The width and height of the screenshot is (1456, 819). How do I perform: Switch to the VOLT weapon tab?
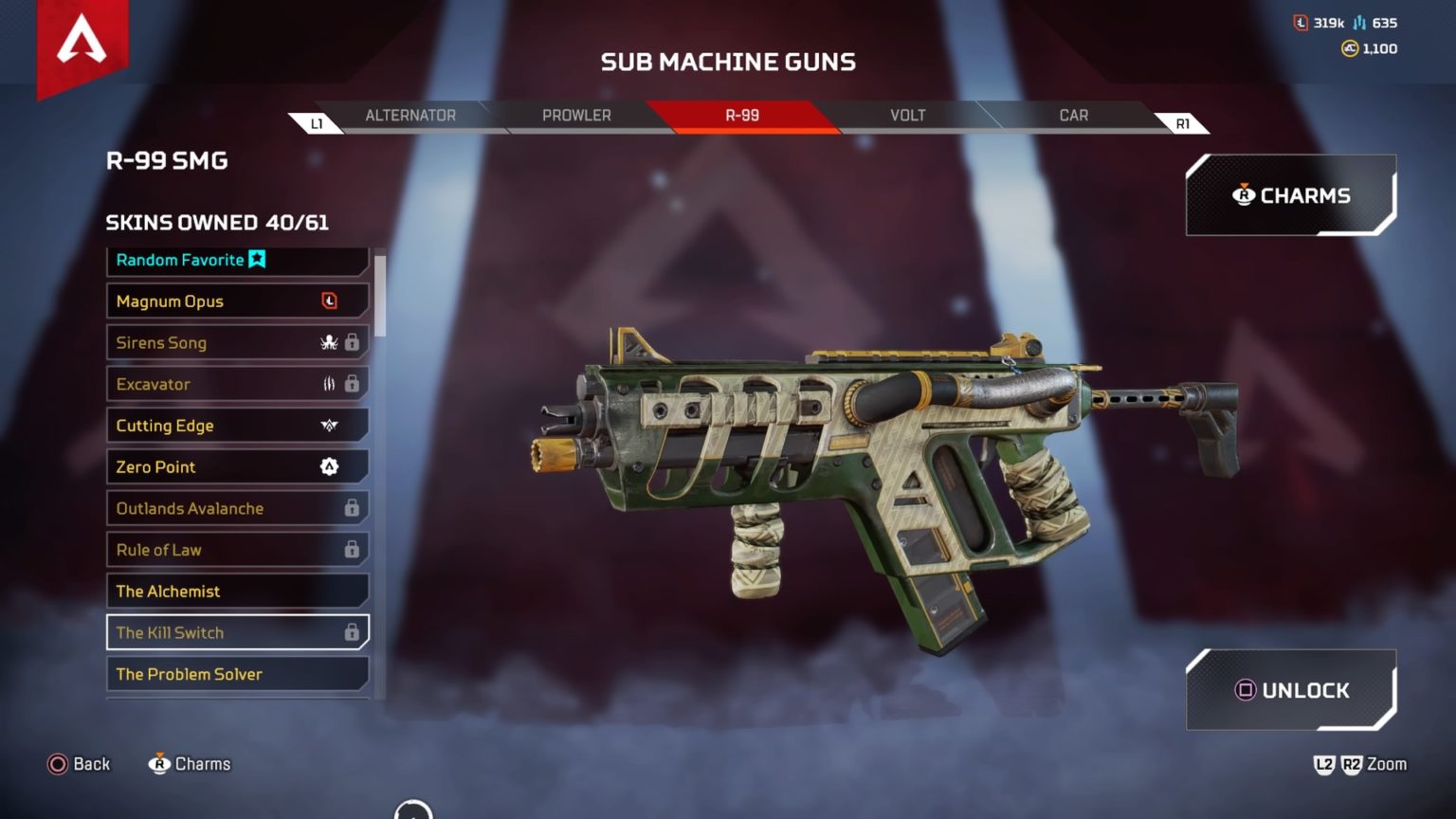(x=907, y=115)
